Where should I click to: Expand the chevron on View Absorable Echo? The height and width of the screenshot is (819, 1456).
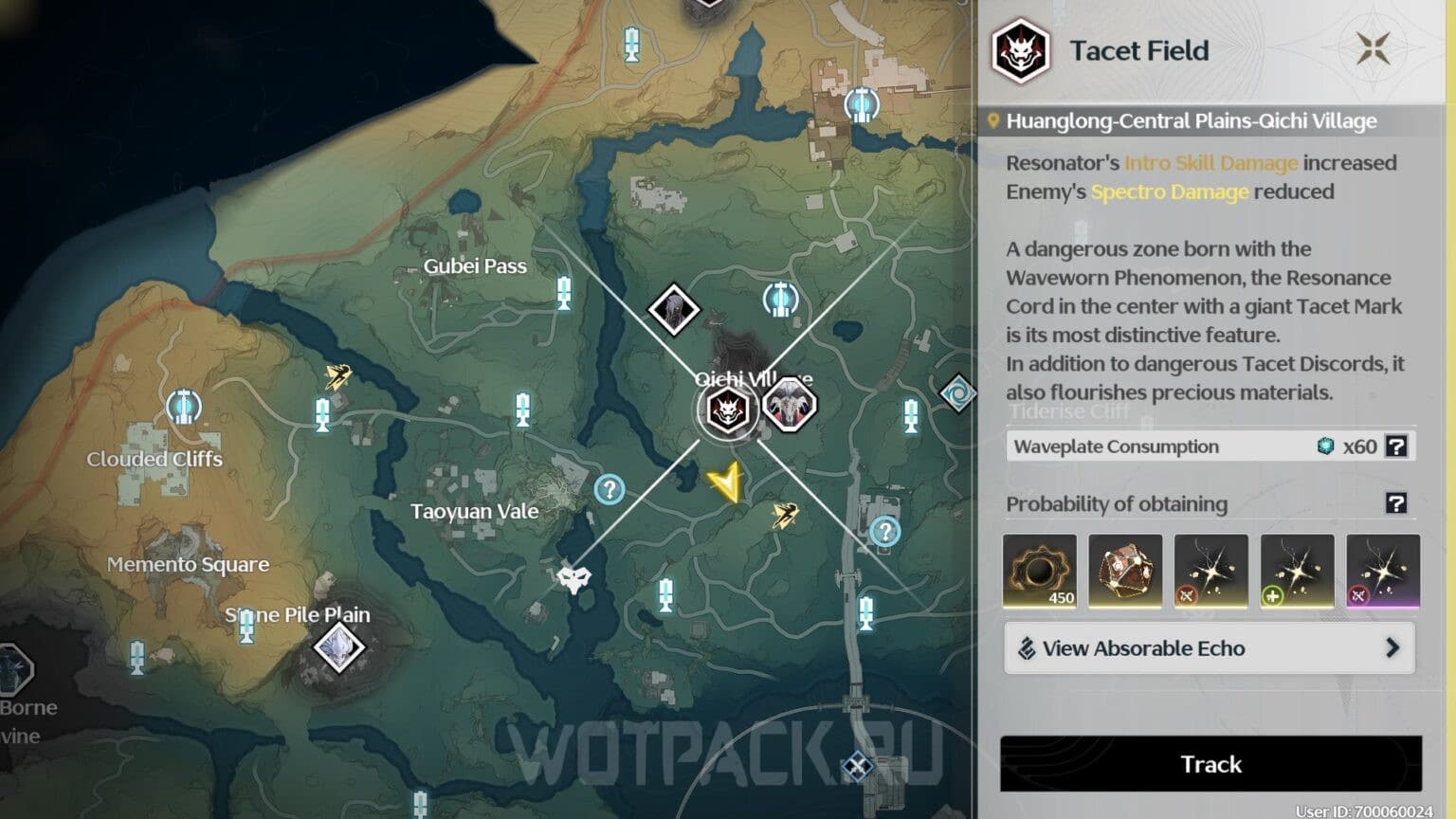1393,648
